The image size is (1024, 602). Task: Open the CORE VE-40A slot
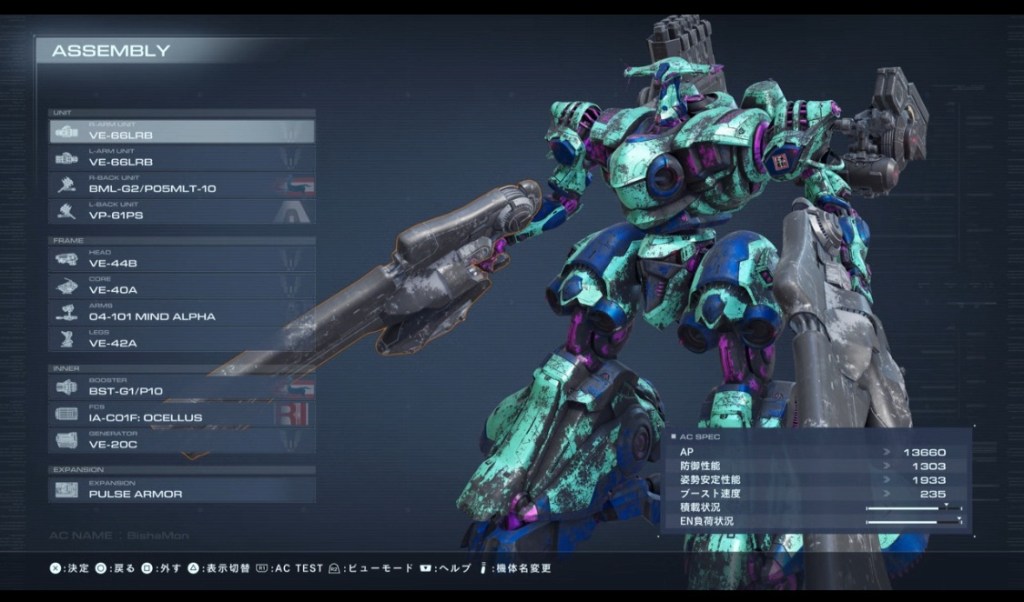coord(182,286)
